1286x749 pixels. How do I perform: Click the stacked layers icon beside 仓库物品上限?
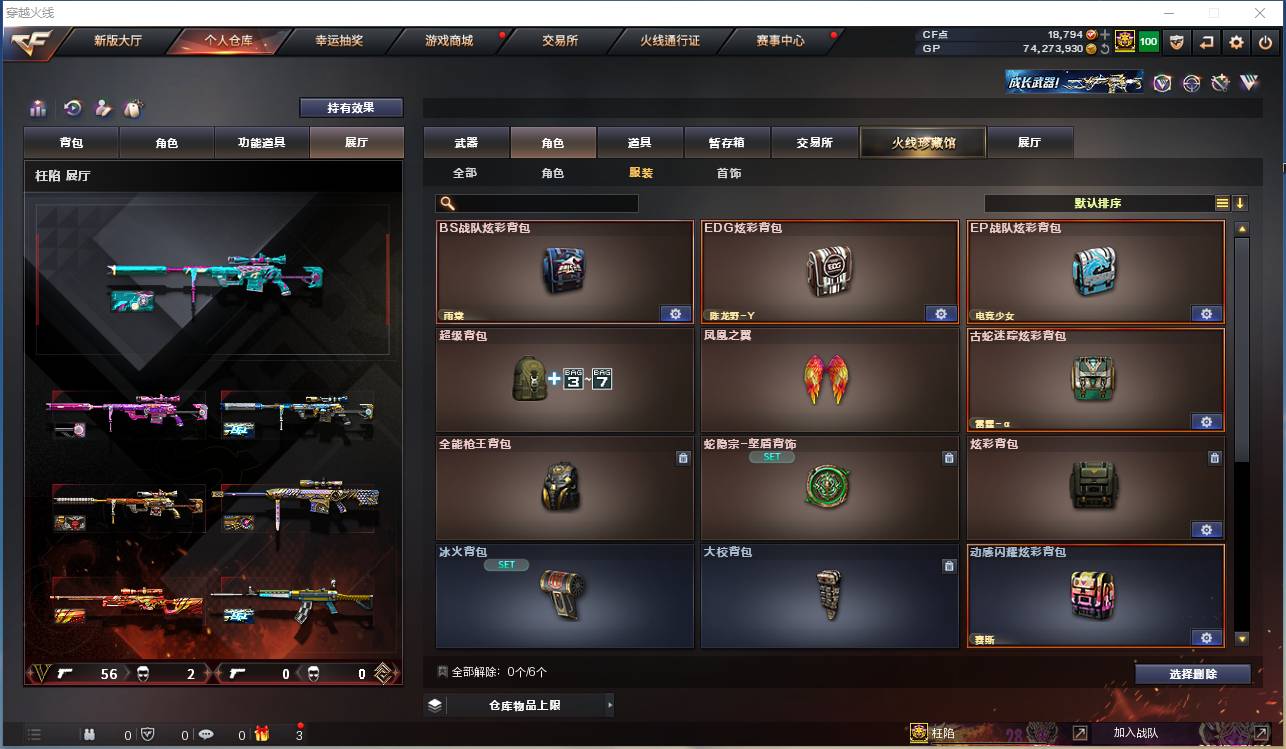pyautogui.click(x=433, y=704)
